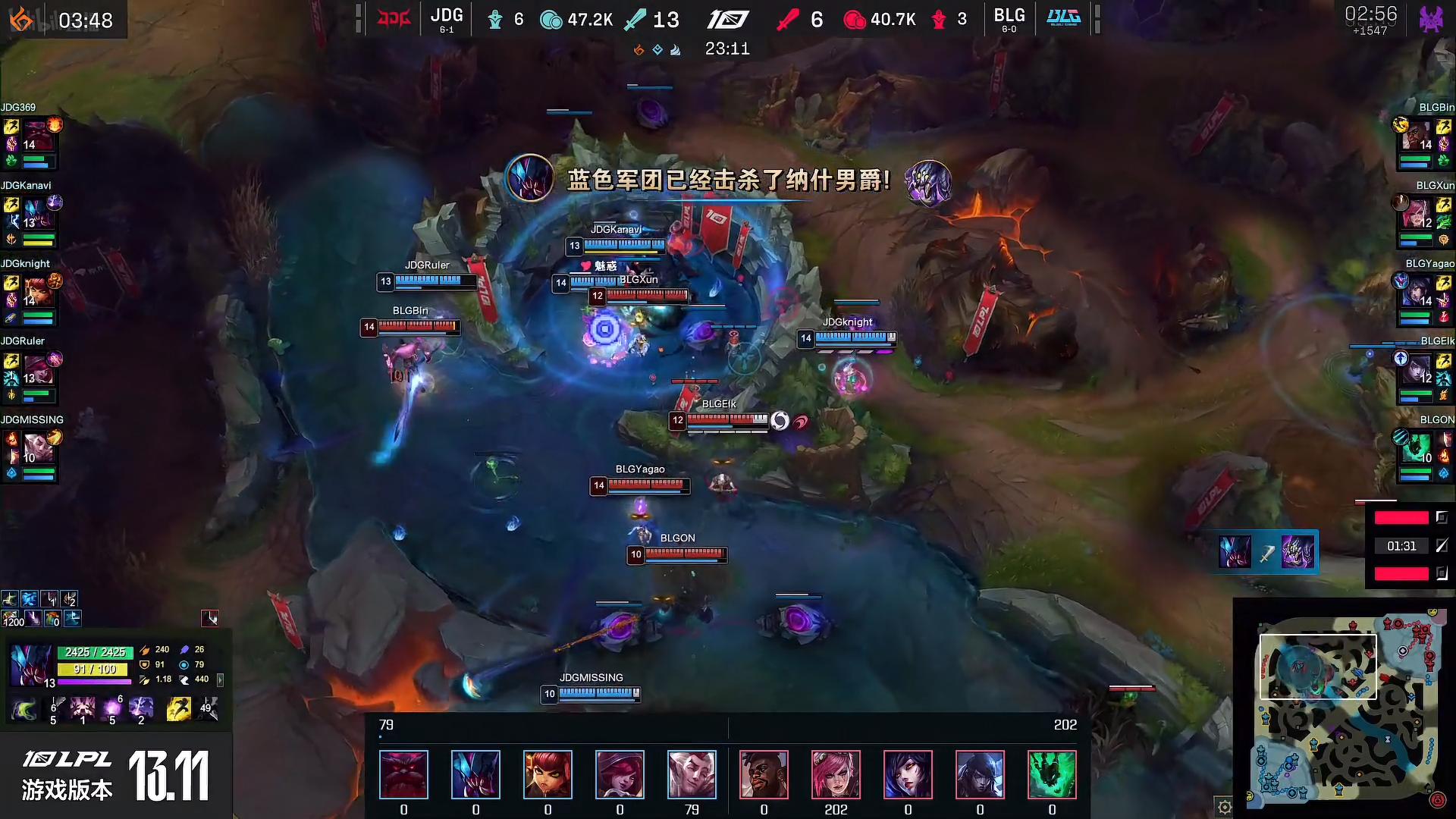Click the expander beside the 01:31 respawn timer
Screen dimensions: 1456x819
pos(1441,546)
